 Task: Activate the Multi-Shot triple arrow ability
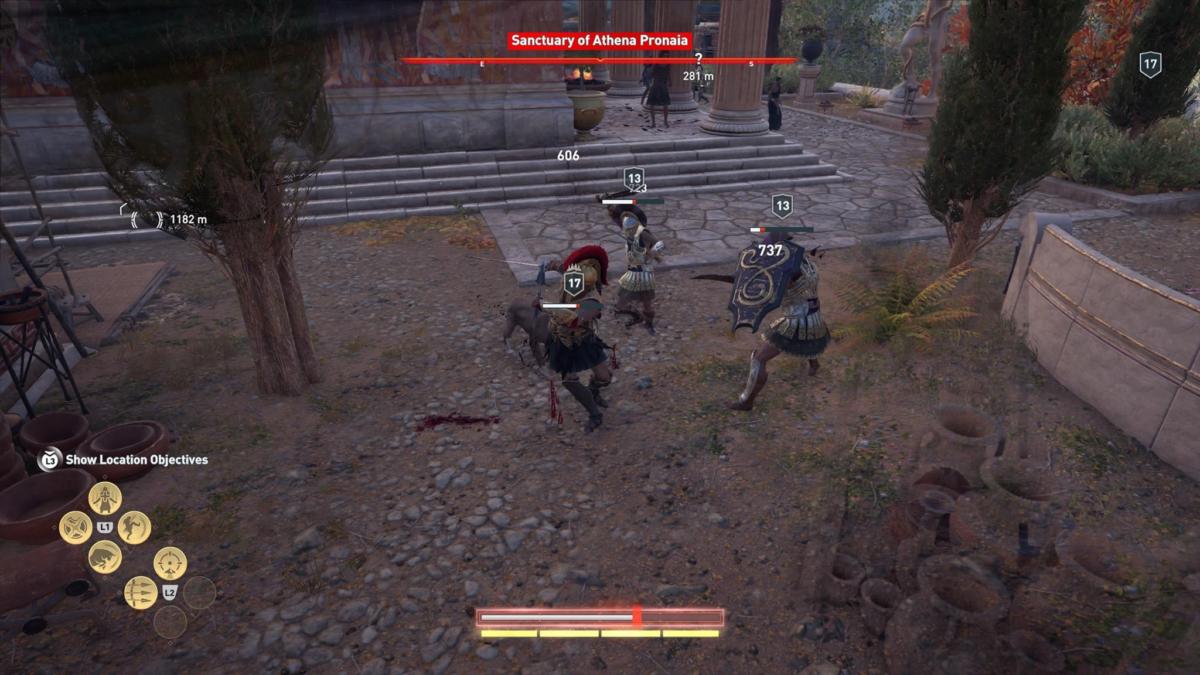tap(140, 592)
